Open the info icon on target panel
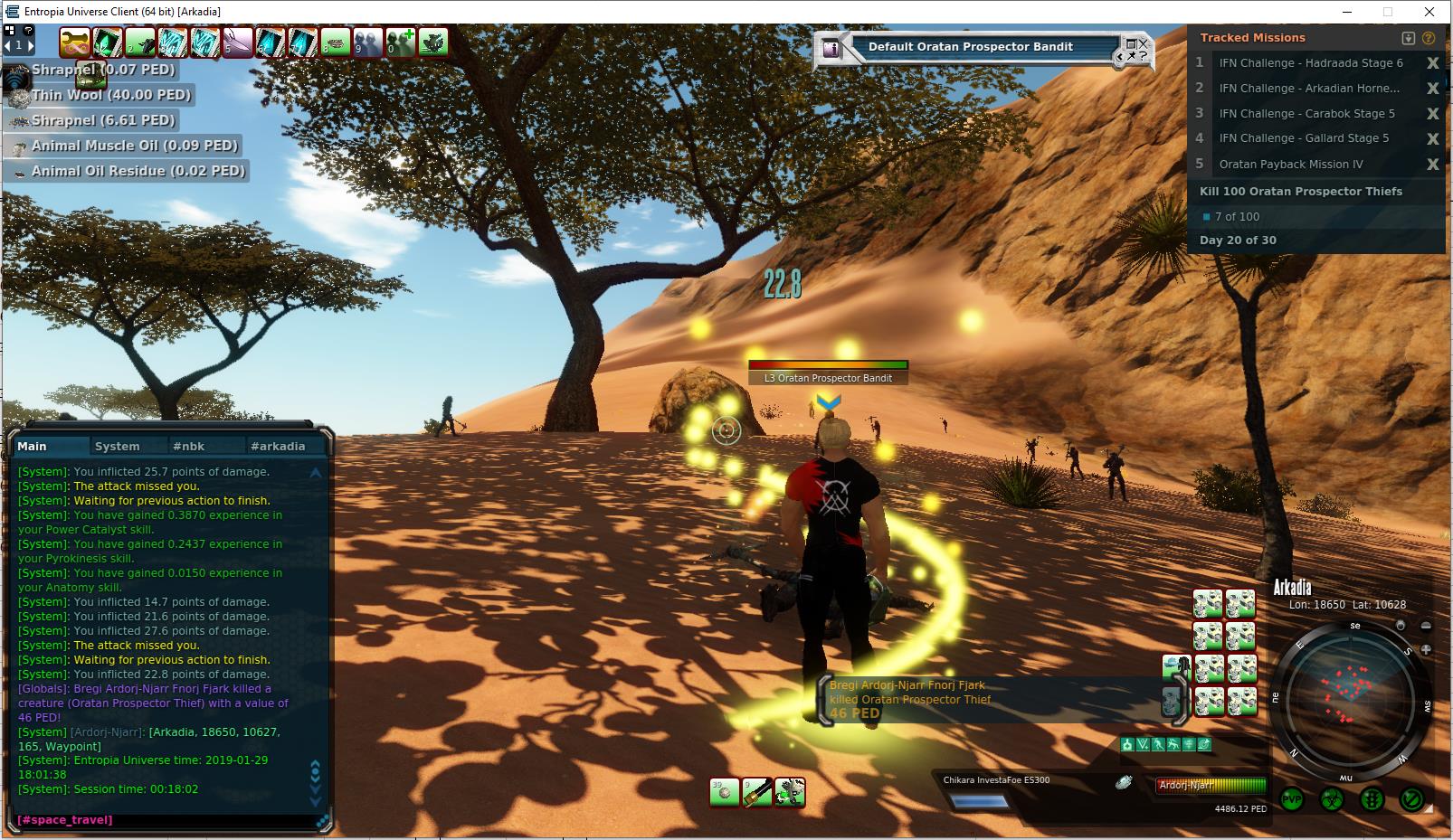Screen dimensions: 1453x840 (831, 49)
